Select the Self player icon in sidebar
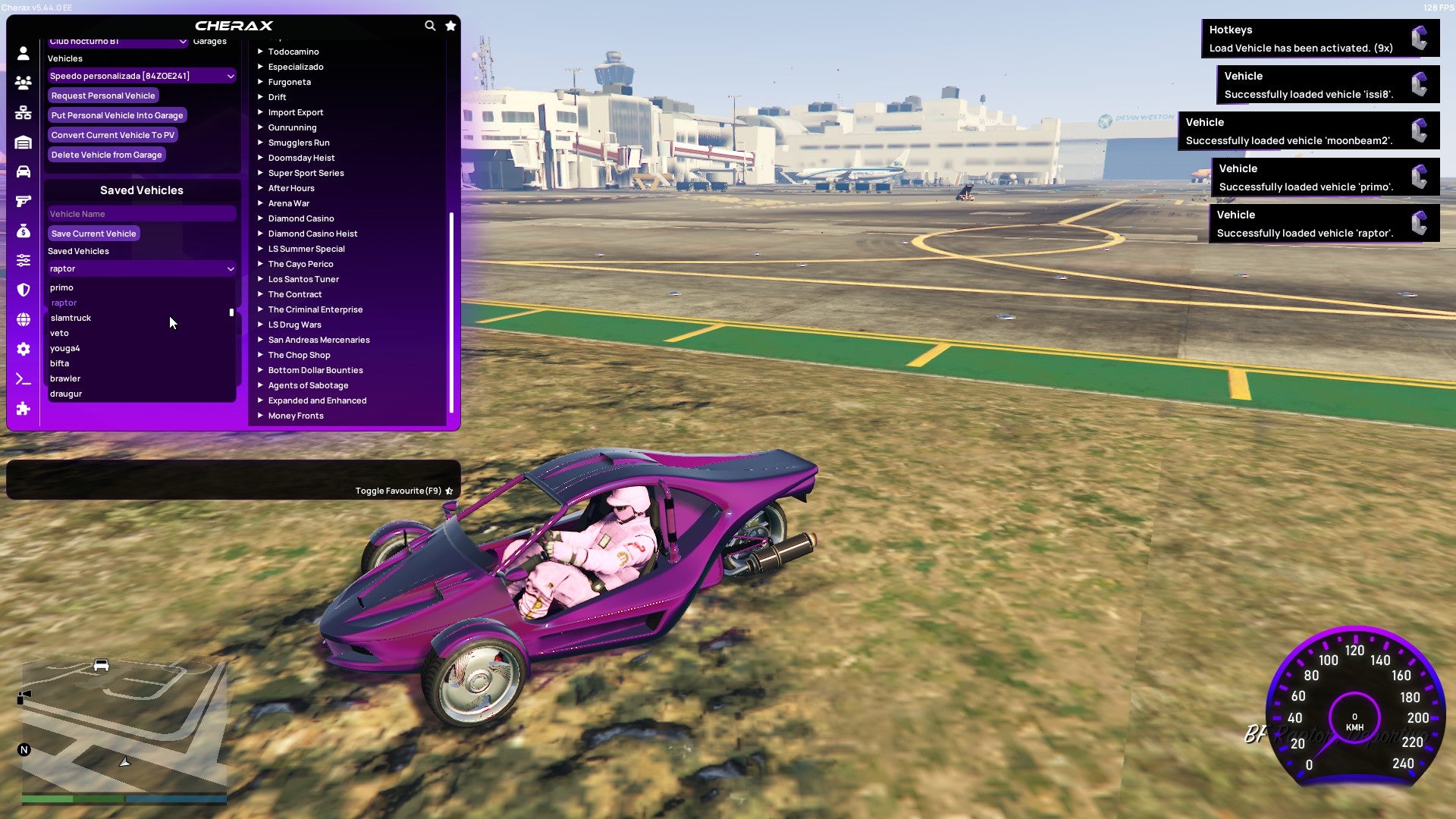Image resolution: width=1456 pixels, height=819 pixels. (x=23, y=53)
